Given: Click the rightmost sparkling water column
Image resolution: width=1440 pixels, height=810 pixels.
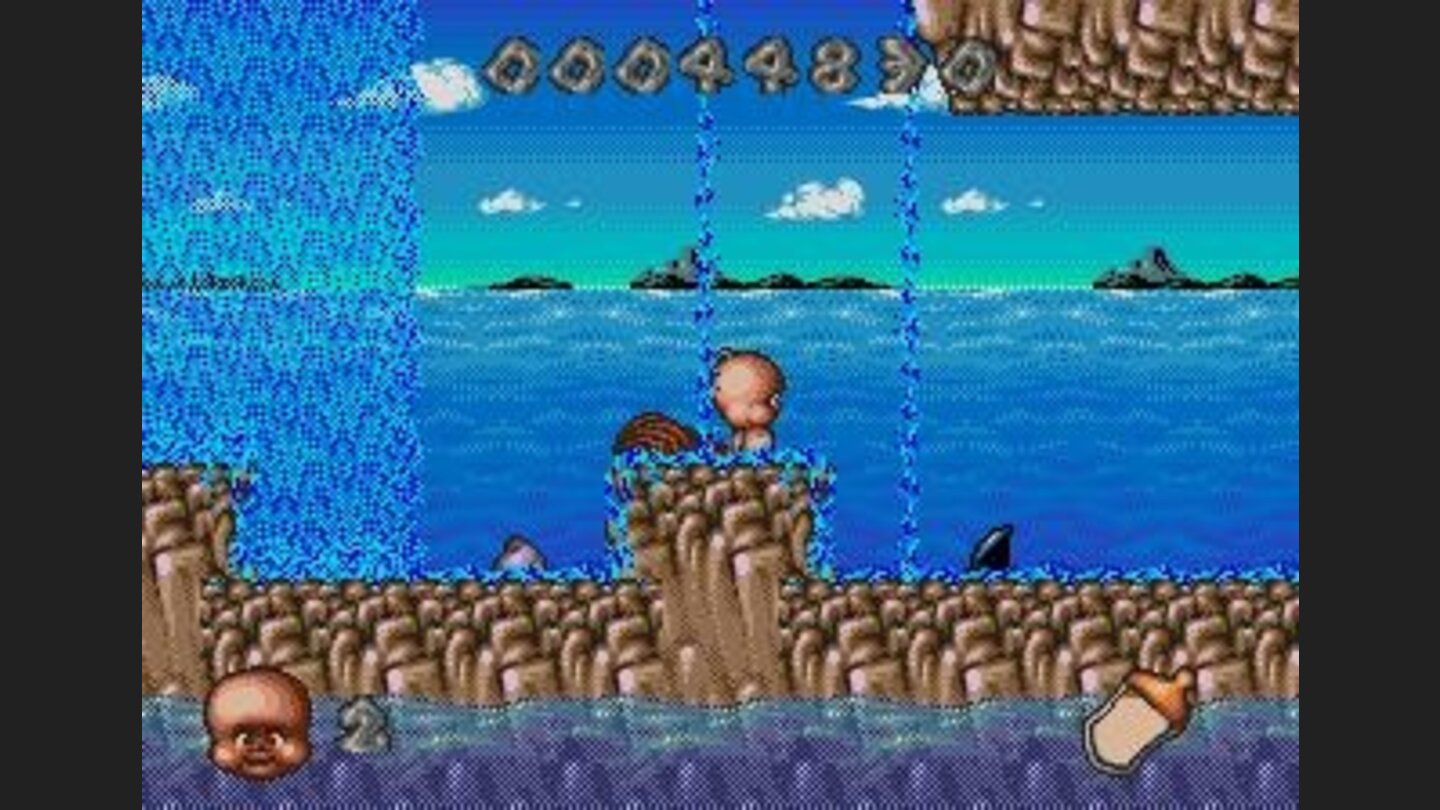Looking at the screenshot, I should tap(910, 300).
